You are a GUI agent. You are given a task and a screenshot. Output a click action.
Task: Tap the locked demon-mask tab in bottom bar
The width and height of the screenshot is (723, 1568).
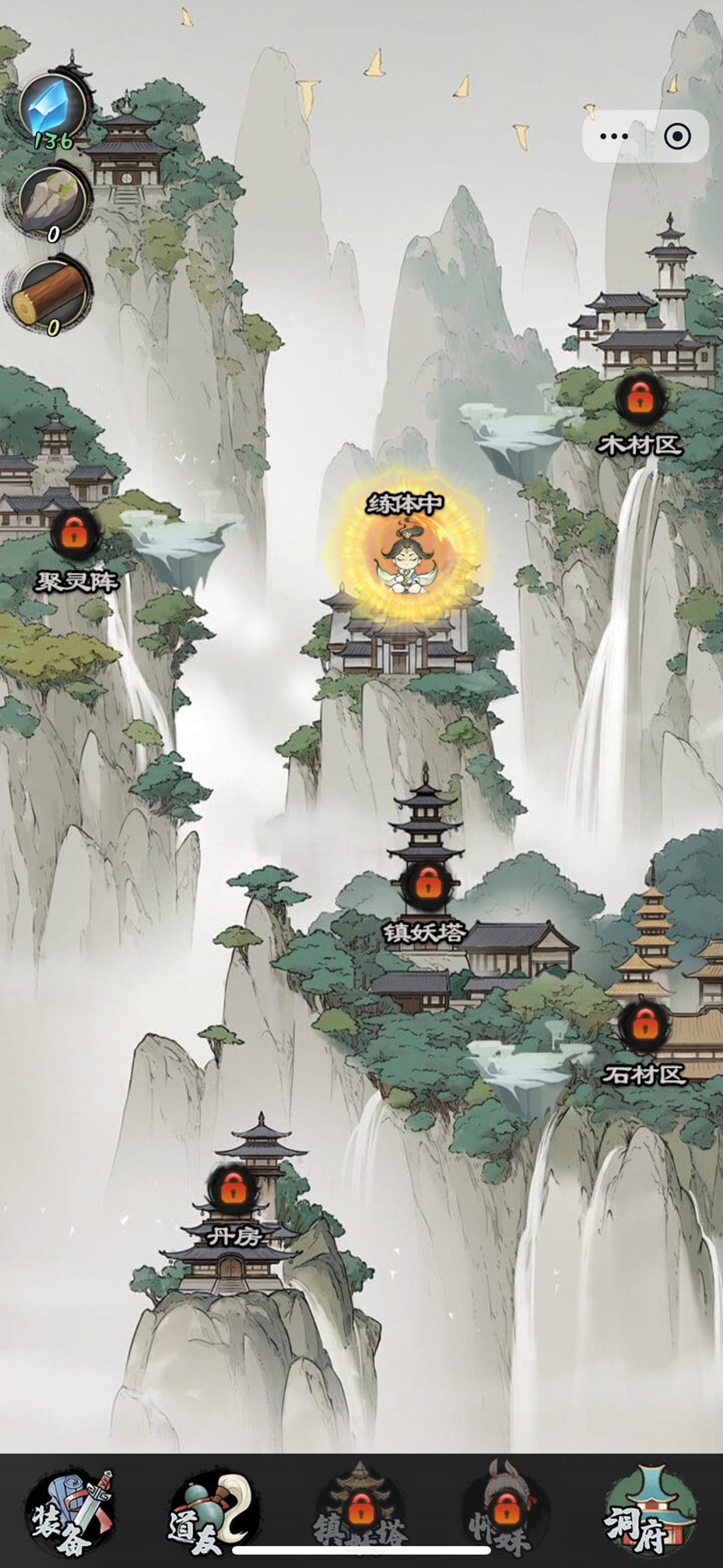pyautogui.click(x=504, y=1514)
